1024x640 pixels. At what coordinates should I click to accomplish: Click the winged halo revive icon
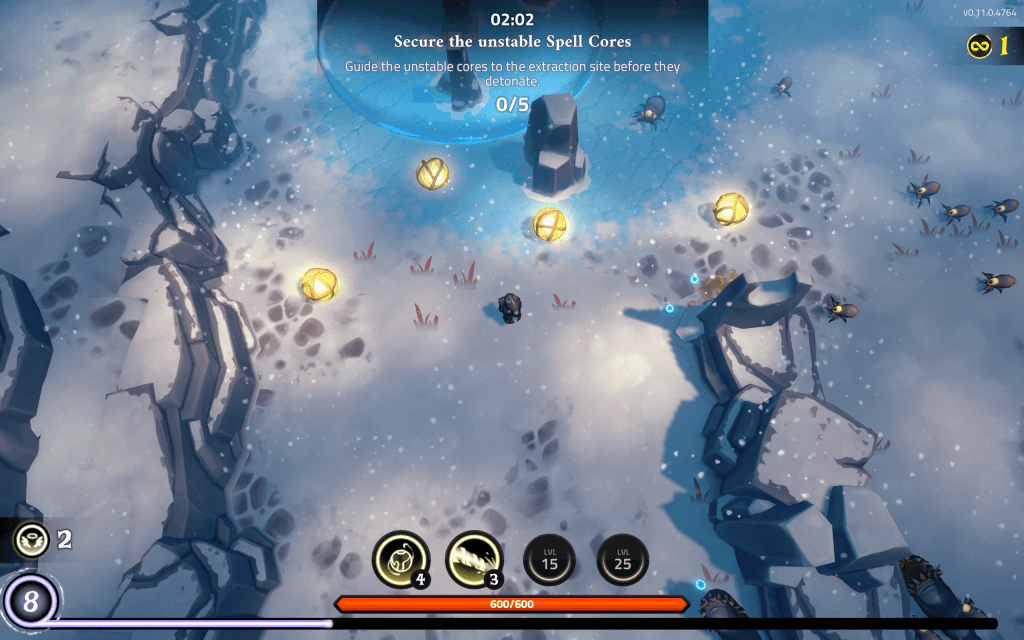32,540
